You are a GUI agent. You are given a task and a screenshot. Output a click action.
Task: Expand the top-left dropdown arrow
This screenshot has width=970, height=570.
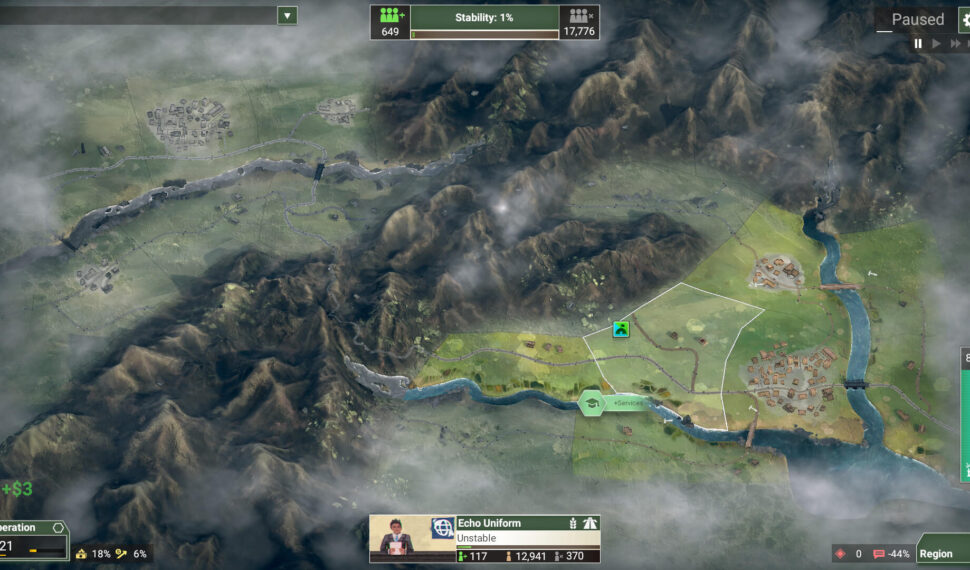(x=287, y=15)
